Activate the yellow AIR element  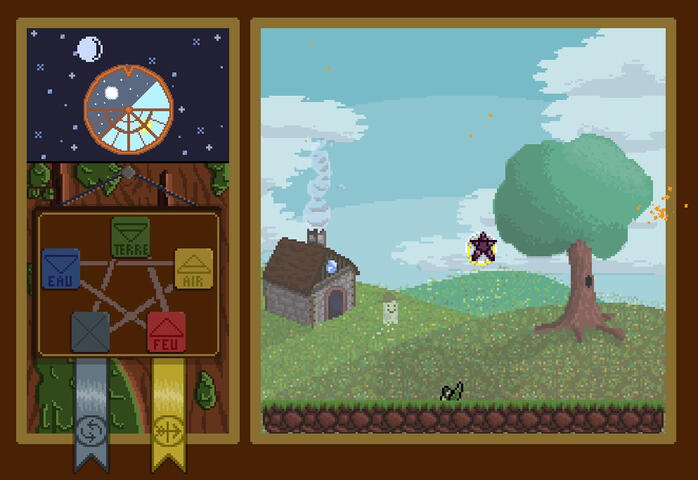pyautogui.click(x=194, y=268)
